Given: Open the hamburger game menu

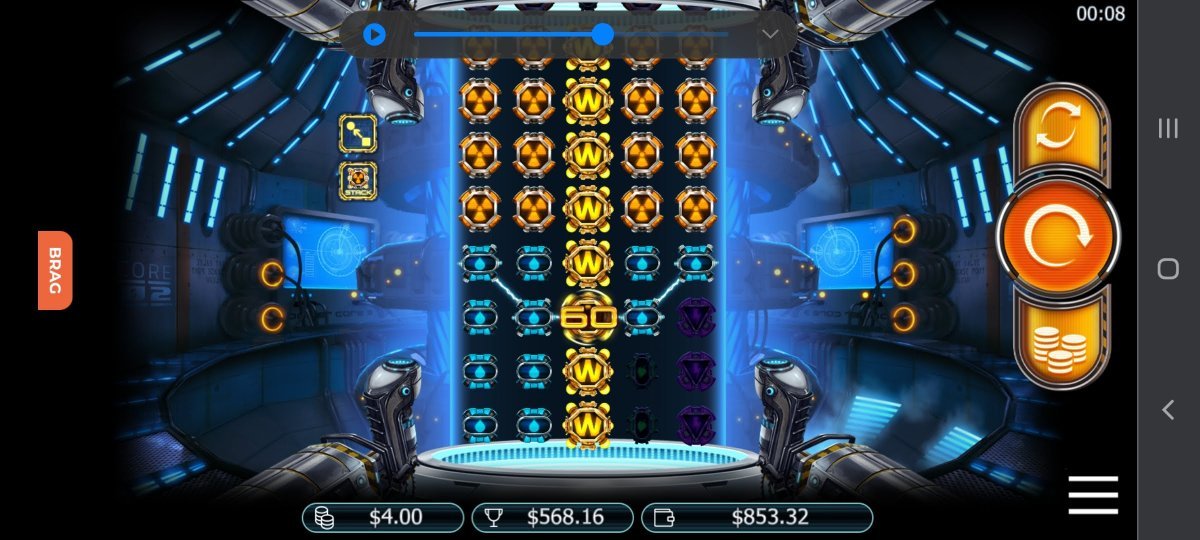Looking at the screenshot, I should 1092,495.
